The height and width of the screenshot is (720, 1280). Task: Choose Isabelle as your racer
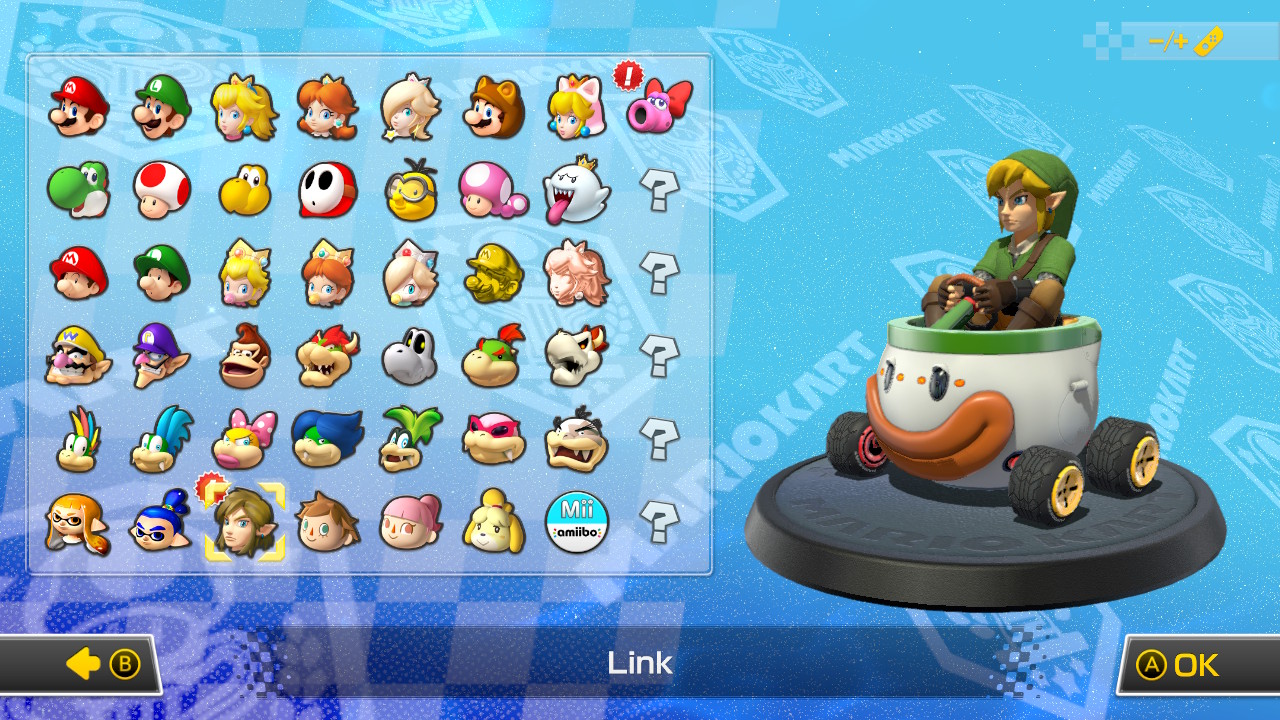click(493, 525)
